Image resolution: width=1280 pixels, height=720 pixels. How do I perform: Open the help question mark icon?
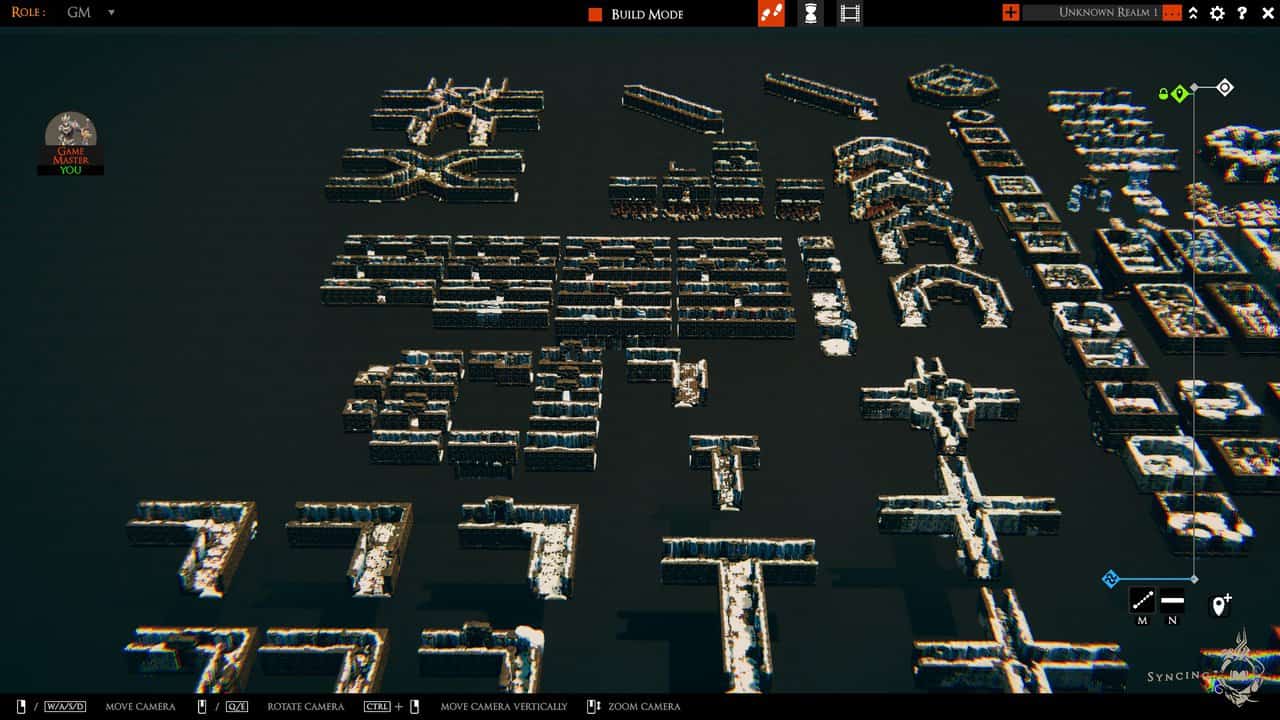(x=1243, y=14)
